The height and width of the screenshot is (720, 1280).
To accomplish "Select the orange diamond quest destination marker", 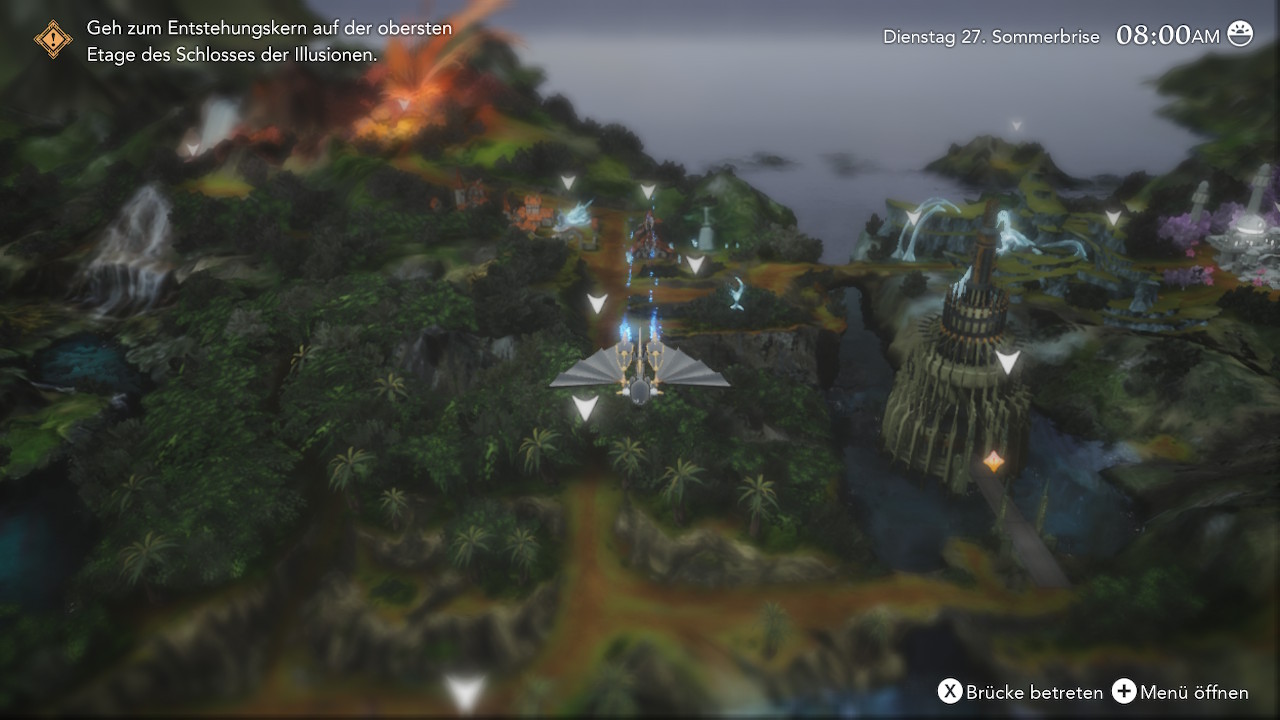I will 993,461.
